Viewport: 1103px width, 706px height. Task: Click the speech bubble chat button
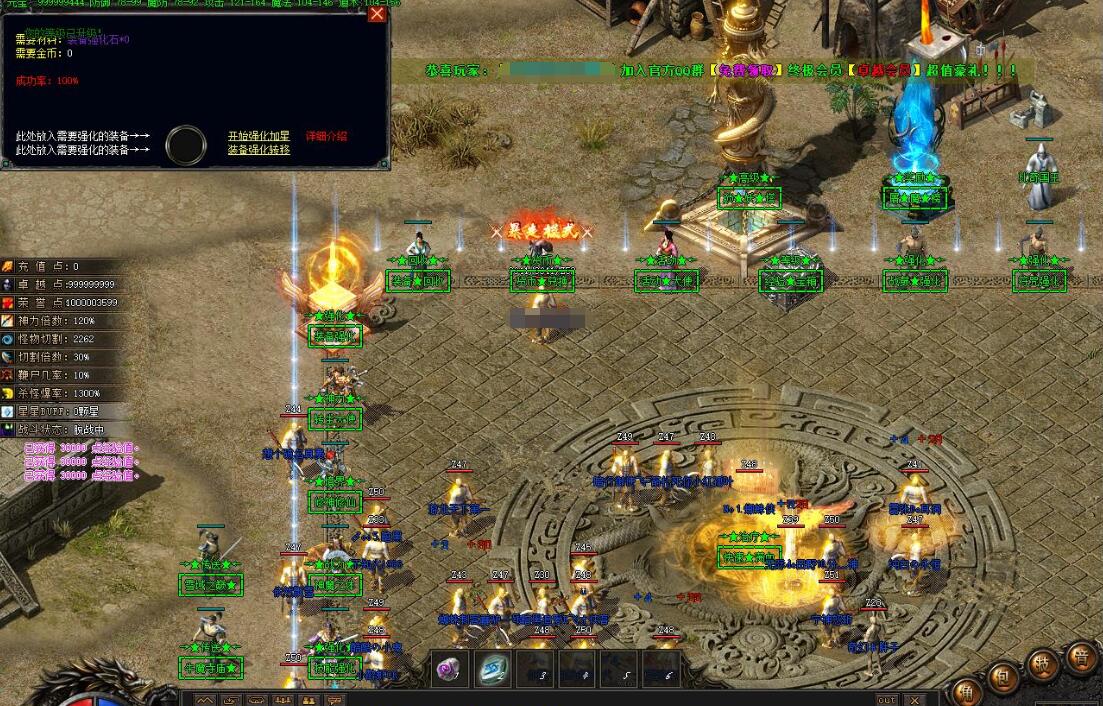(333, 700)
